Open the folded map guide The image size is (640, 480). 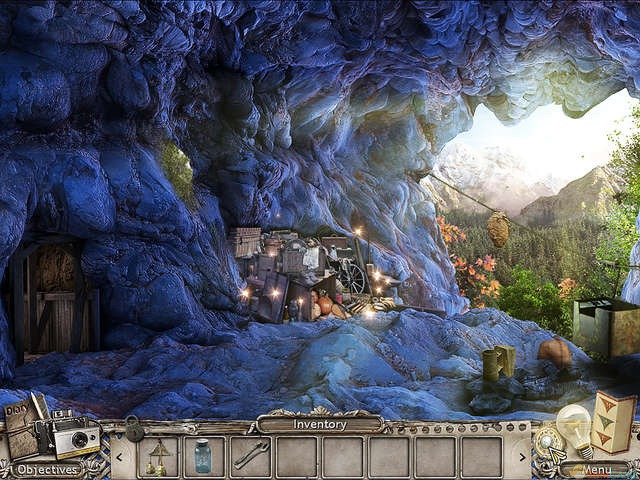click(612, 422)
